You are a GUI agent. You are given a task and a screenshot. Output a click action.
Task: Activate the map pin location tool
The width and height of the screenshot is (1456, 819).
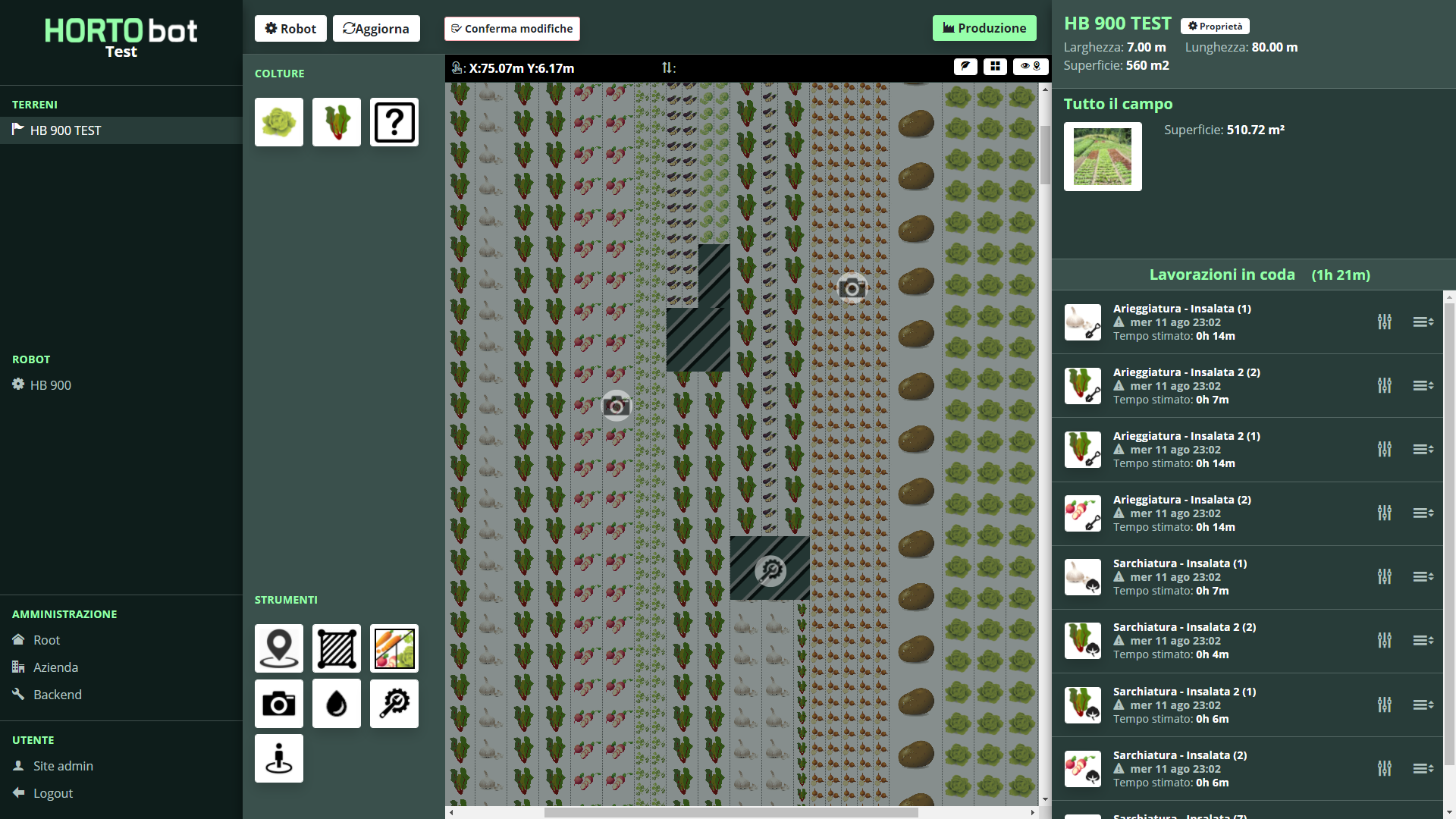click(x=279, y=648)
